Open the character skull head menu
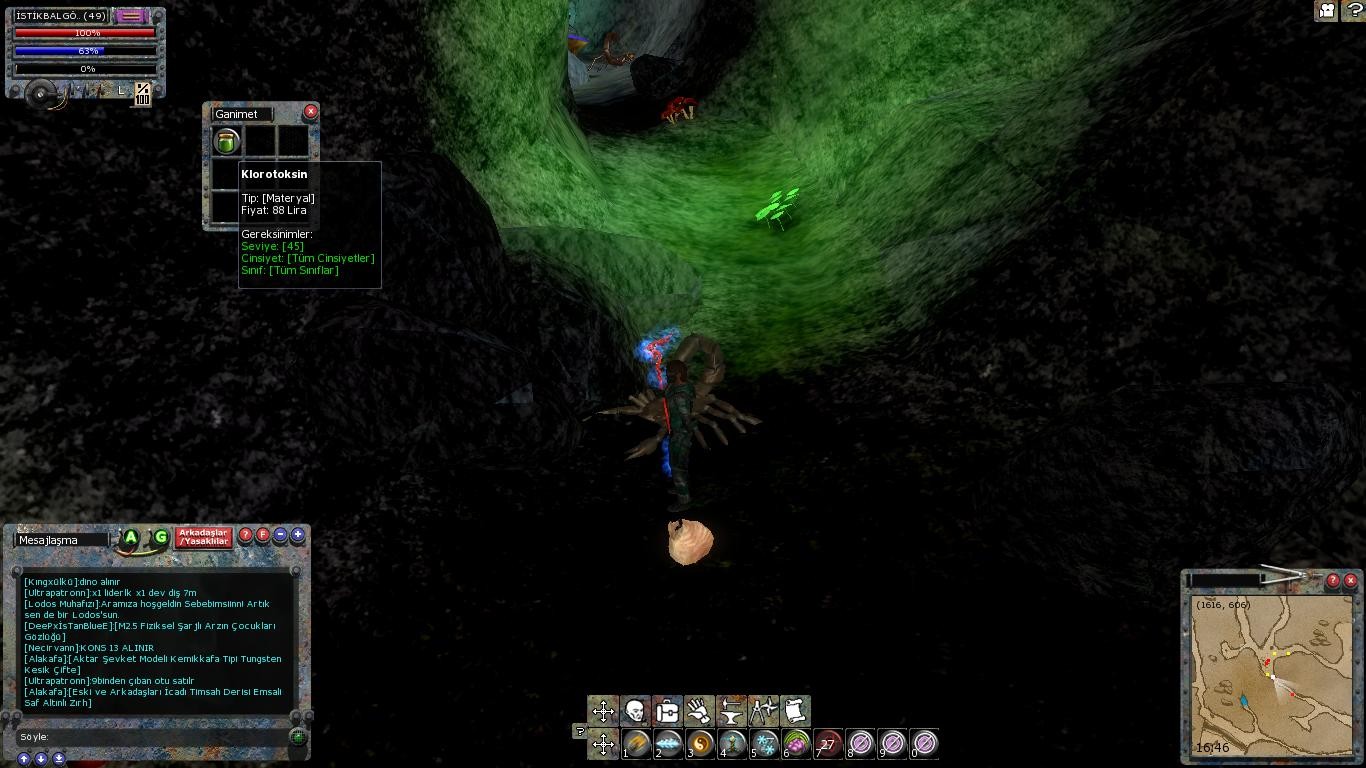This screenshot has height=768, width=1366. [635, 711]
